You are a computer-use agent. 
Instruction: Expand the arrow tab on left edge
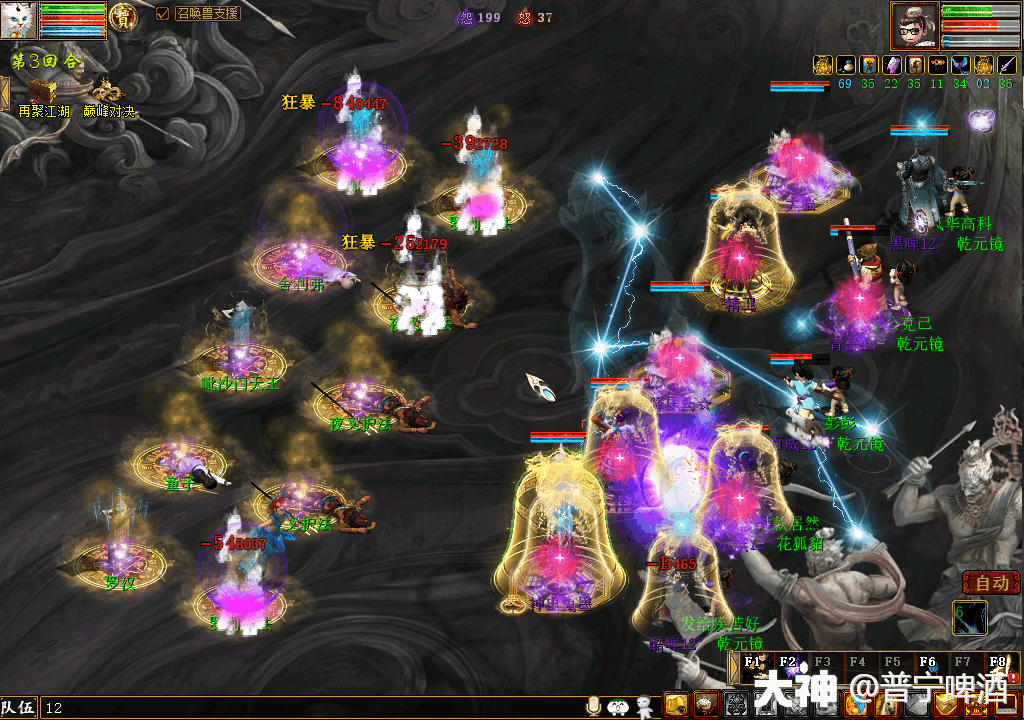[x=4, y=91]
